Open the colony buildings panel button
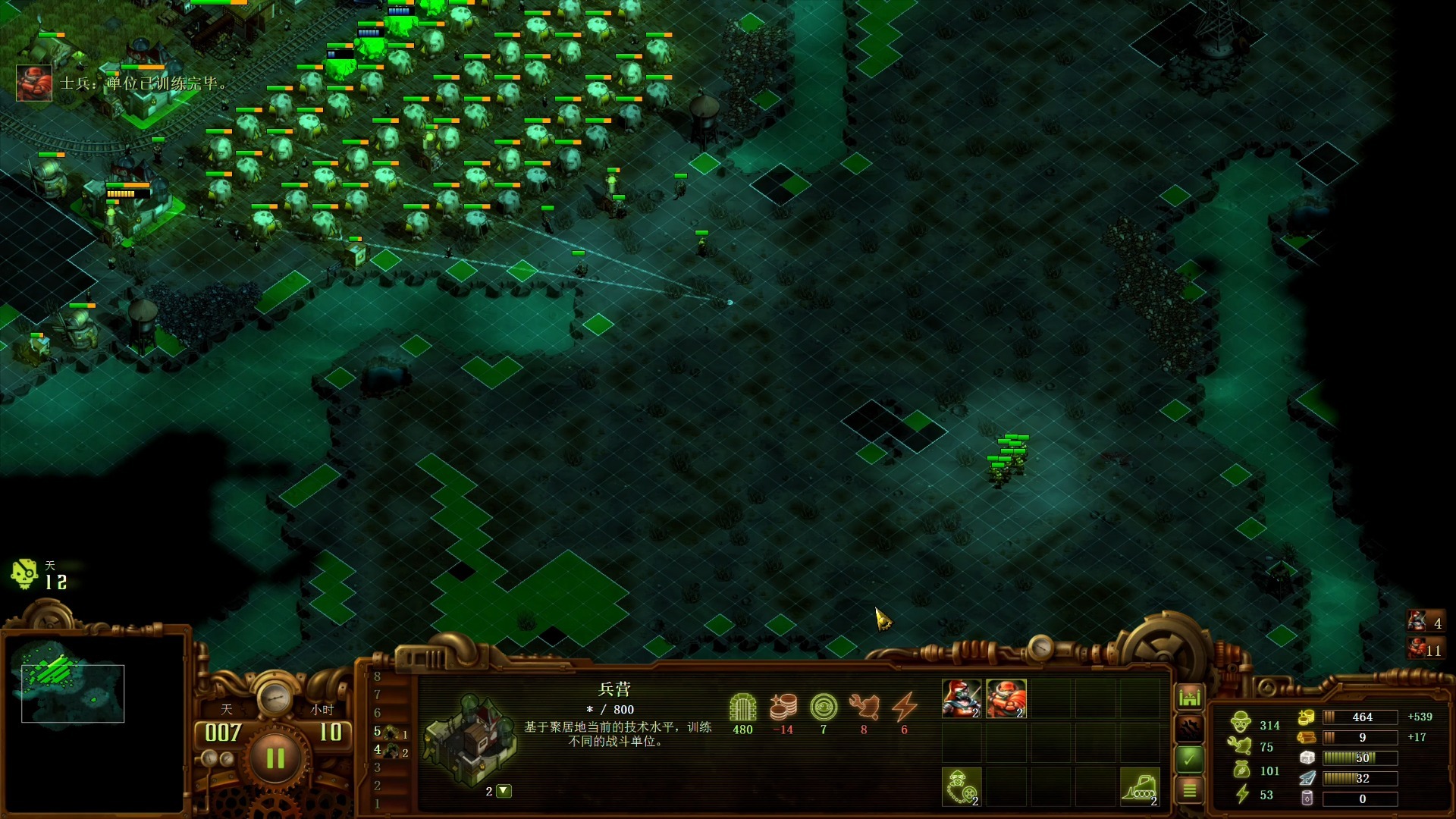The width and height of the screenshot is (1456, 819). (1189, 697)
